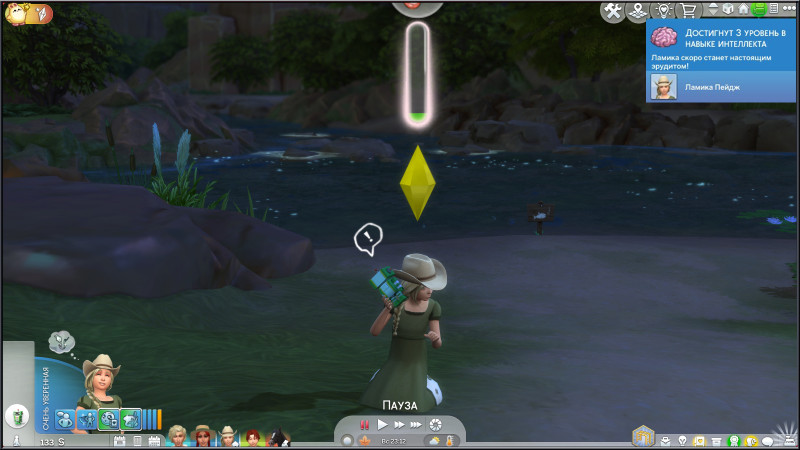Open the lightbulb aspirations panel

[x=683, y=440]
